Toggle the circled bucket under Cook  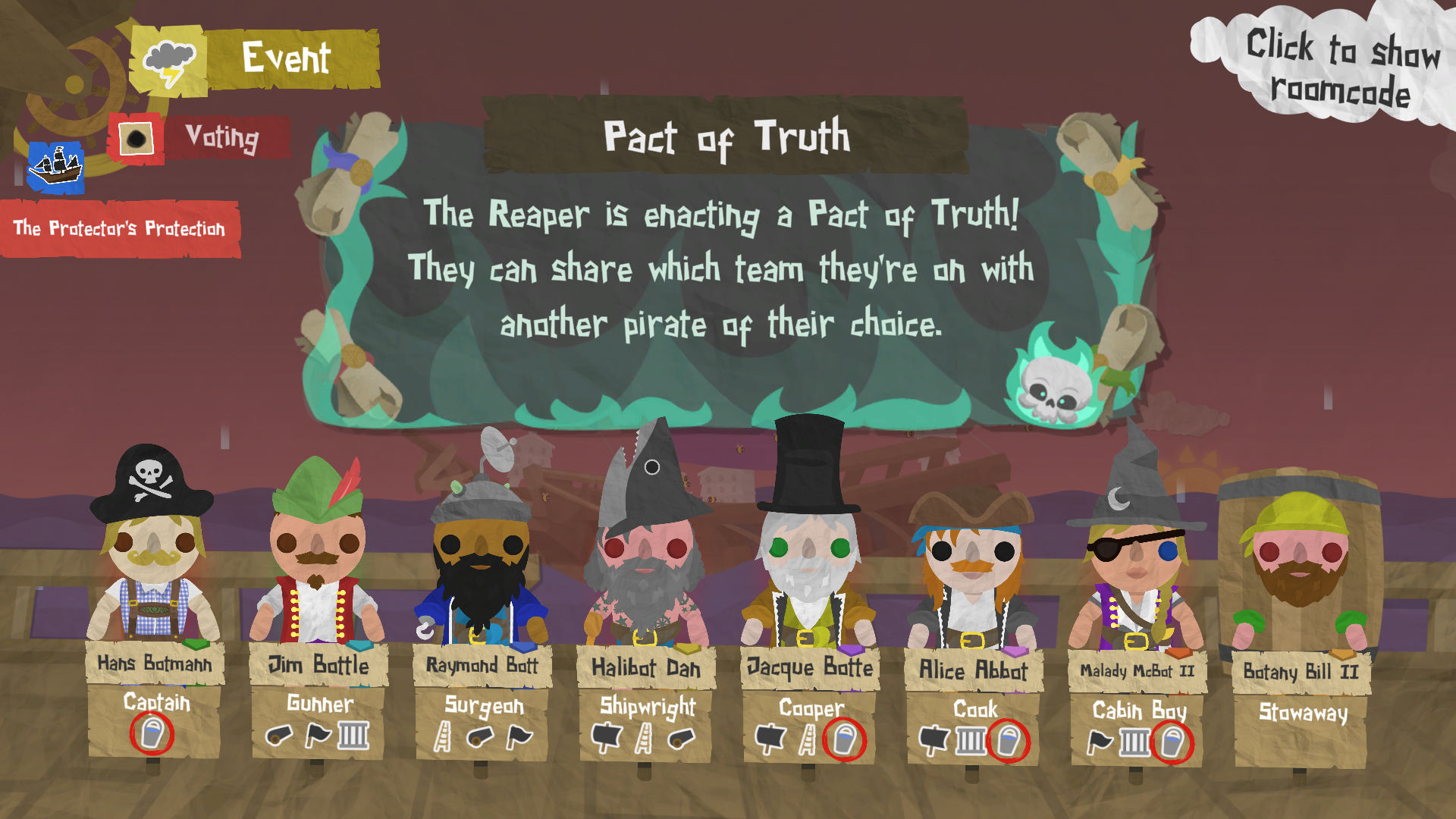coord(1008,739)
